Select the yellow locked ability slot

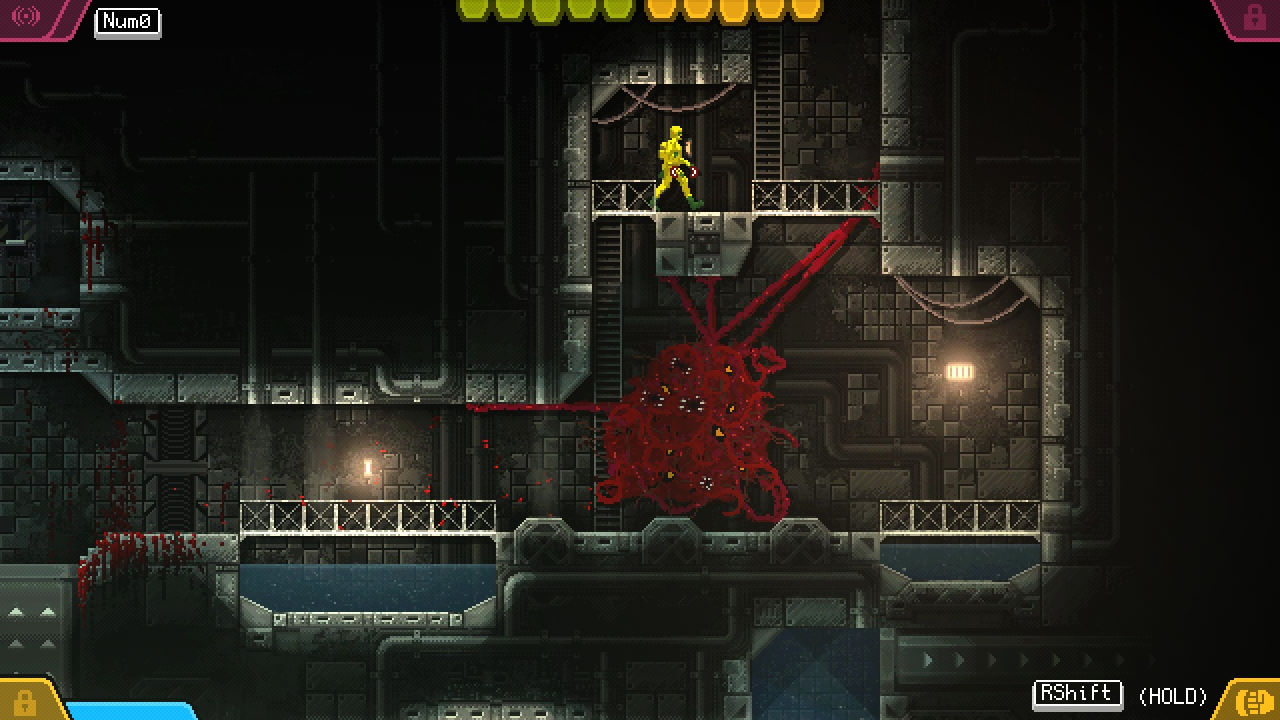pyautogui.click(x=24, y=702)
